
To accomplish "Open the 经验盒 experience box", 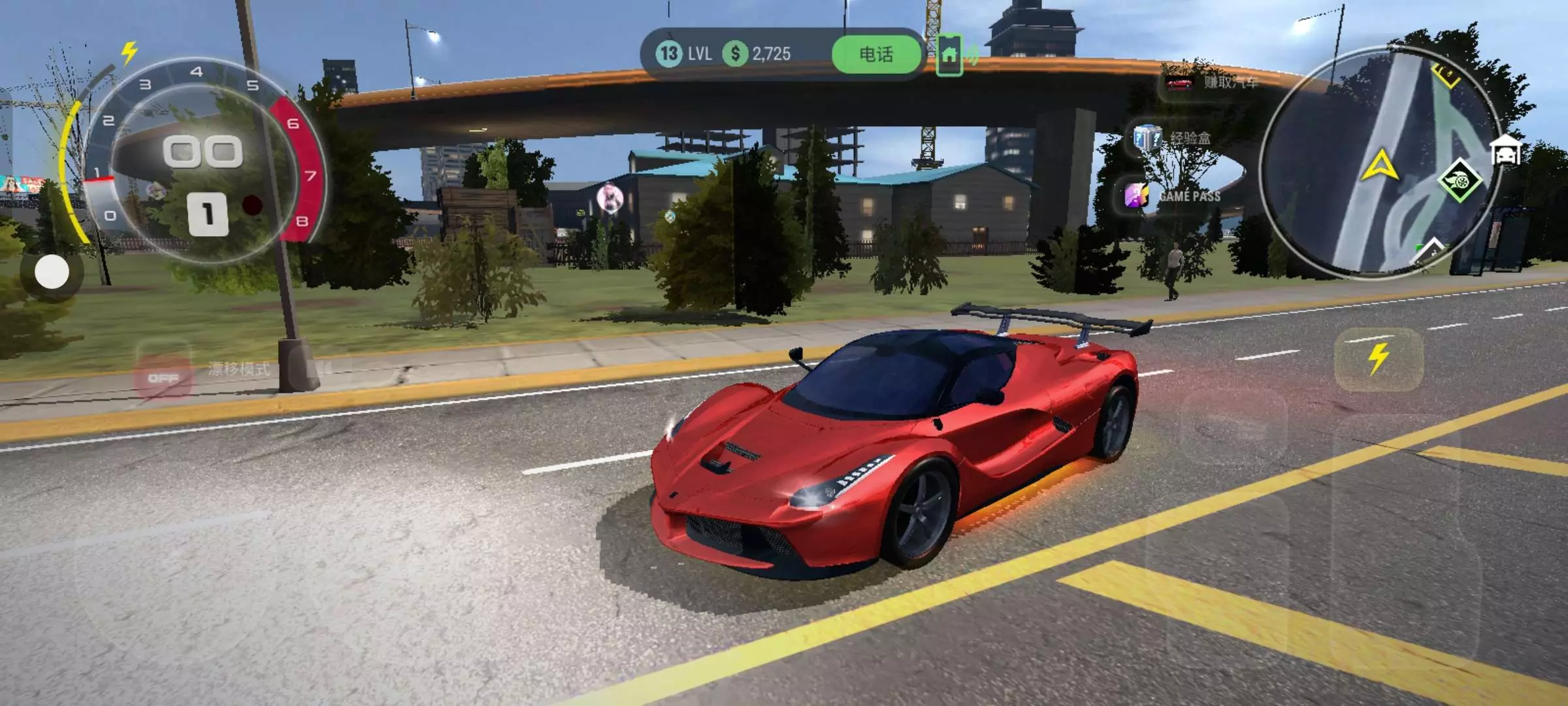I will coord(1173,138).
